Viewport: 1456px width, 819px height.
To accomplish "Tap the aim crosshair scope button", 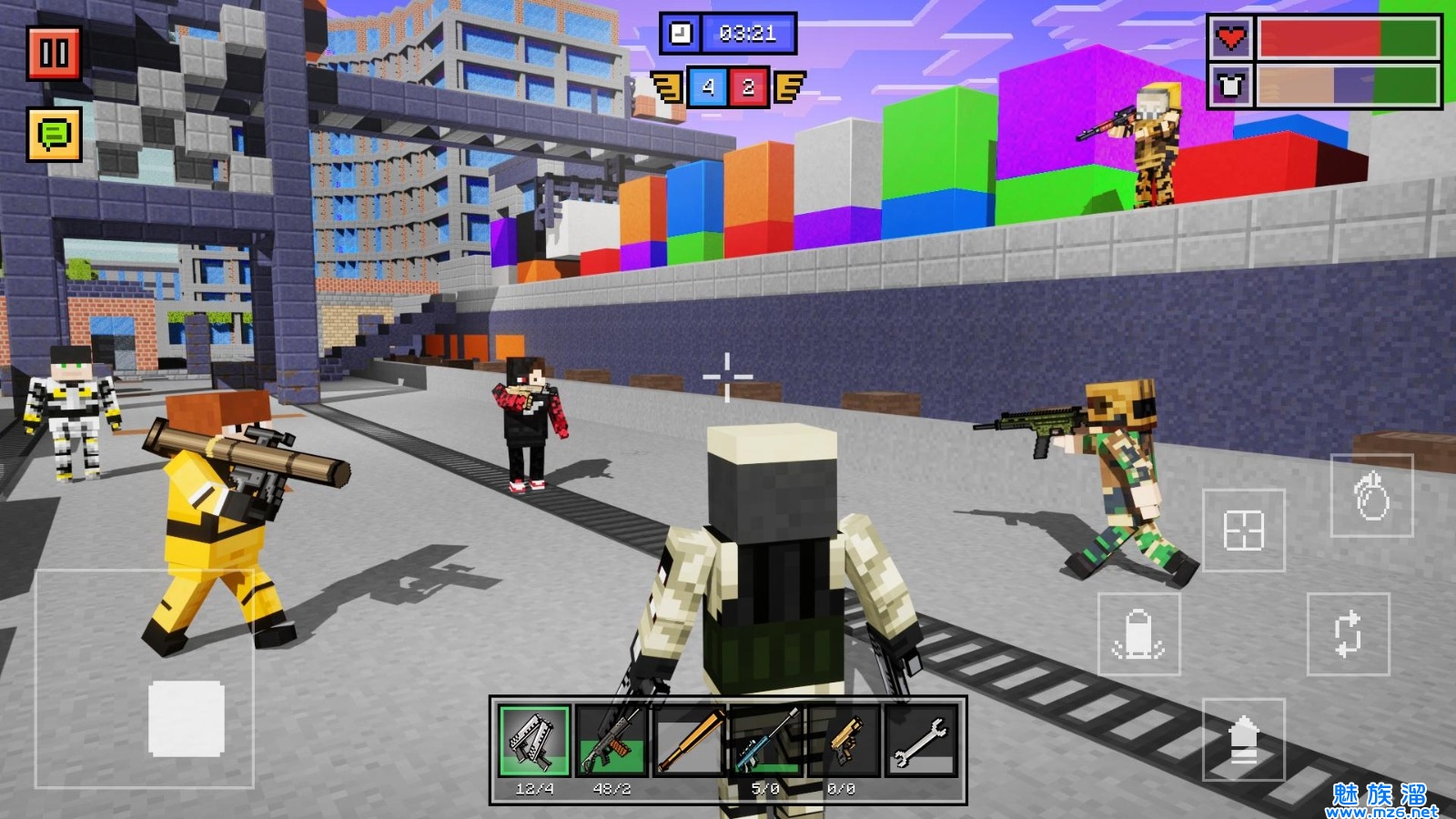I will click(x=1243, y=530).
